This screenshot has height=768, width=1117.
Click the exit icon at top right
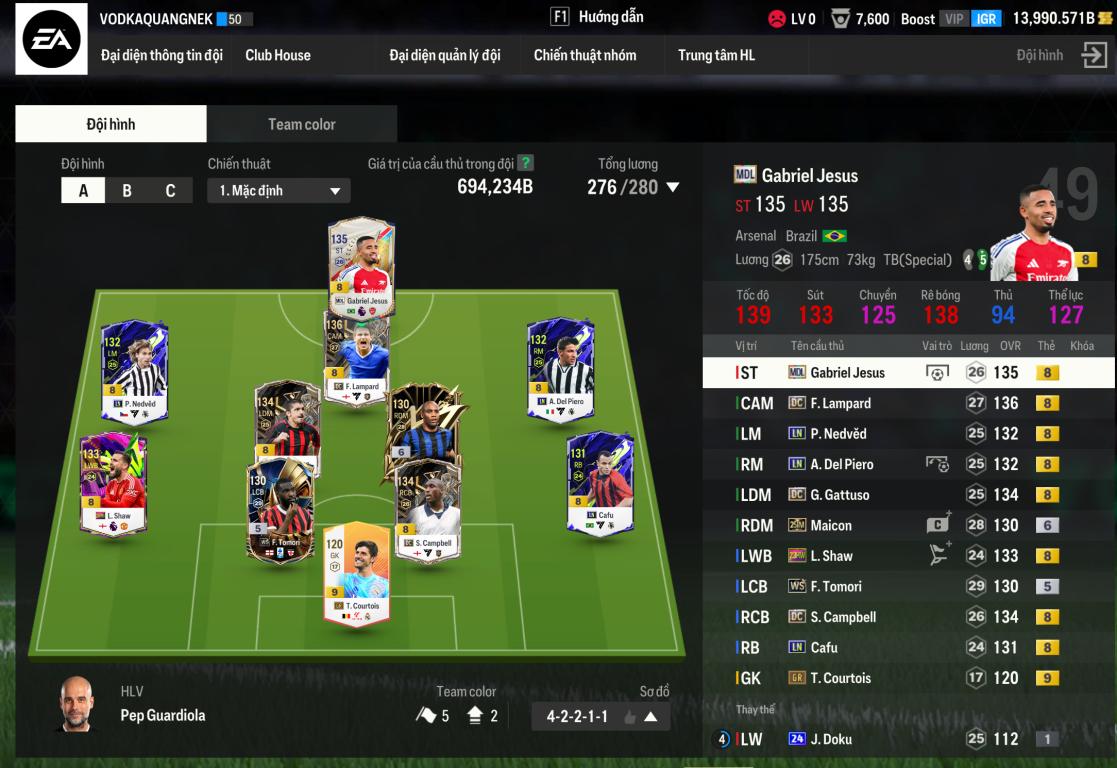[1094, 56]
